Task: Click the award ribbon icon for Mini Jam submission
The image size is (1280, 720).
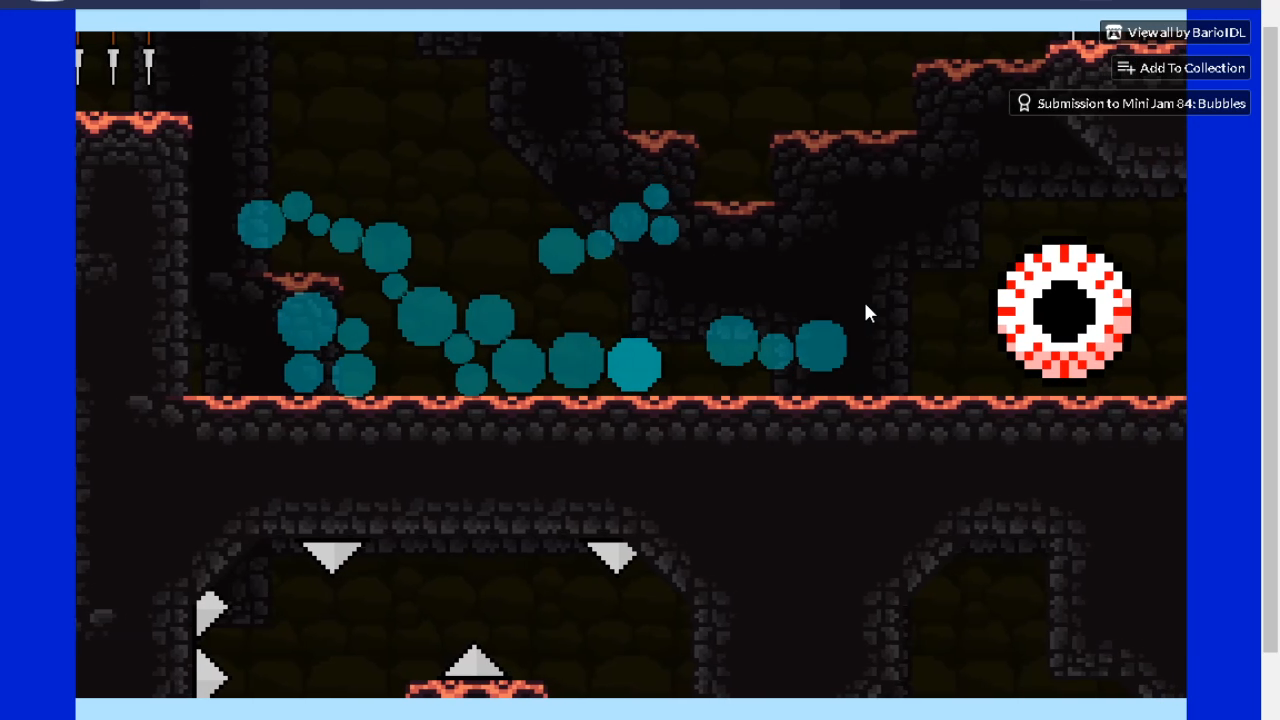Action: [1024, 103]
